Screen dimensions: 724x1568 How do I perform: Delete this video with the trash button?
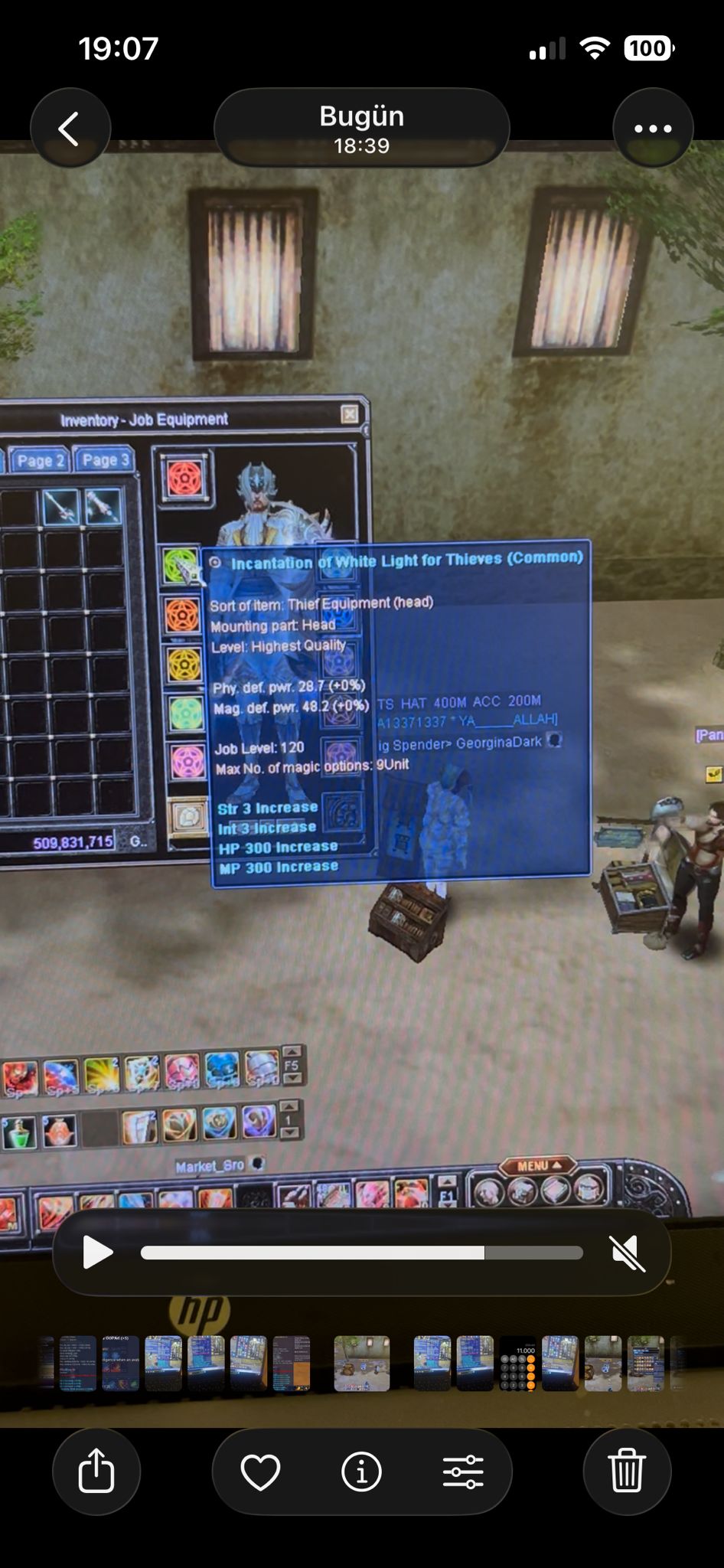(627, 1471)
